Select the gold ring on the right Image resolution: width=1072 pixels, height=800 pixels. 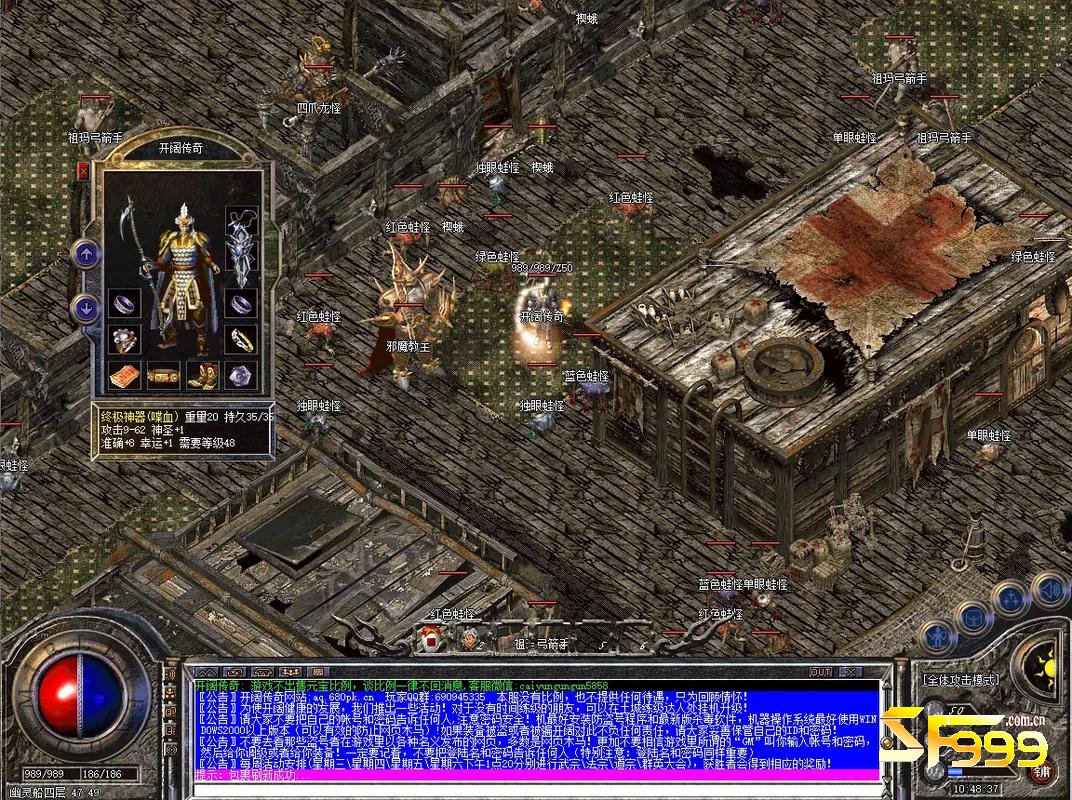[241, 339]
